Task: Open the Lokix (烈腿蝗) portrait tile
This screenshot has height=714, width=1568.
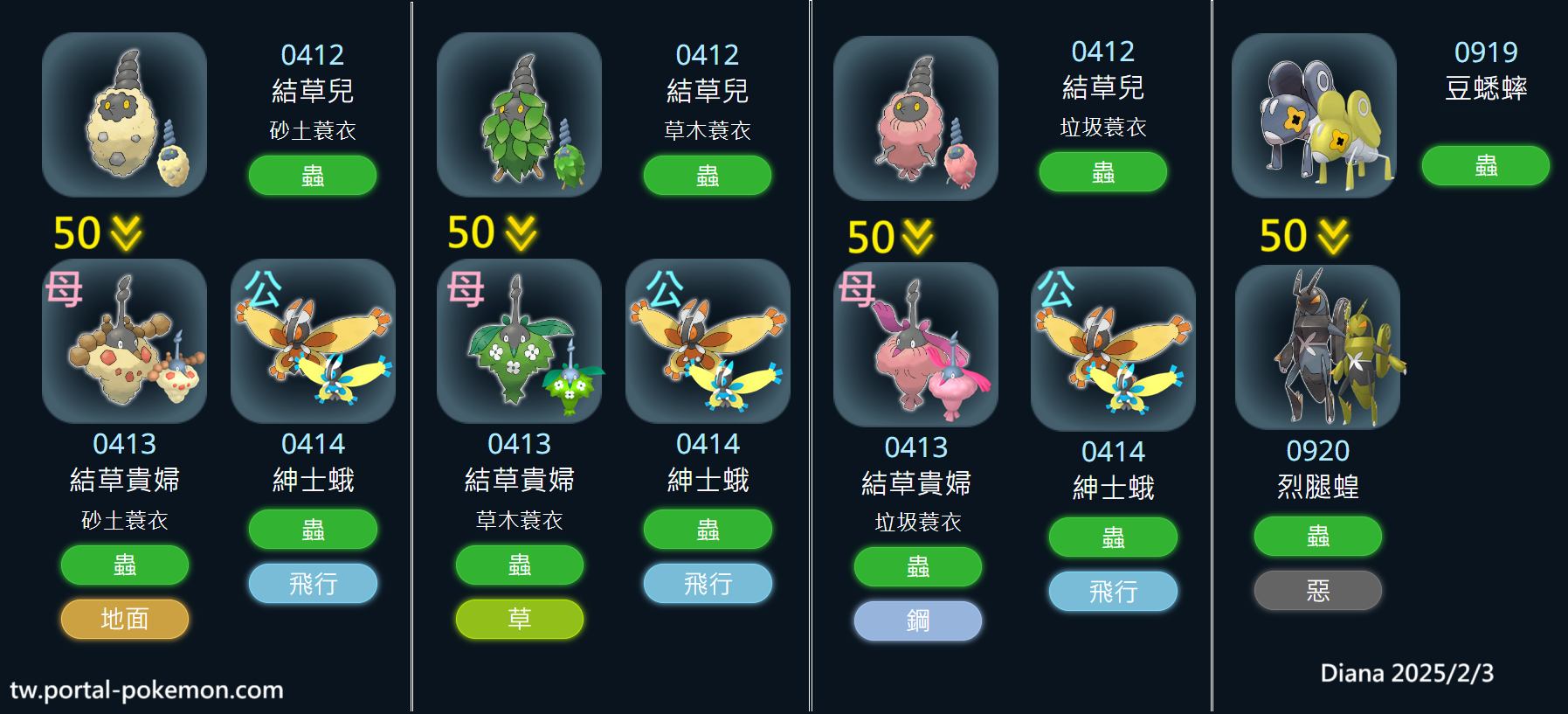Action: (1317, 347)
